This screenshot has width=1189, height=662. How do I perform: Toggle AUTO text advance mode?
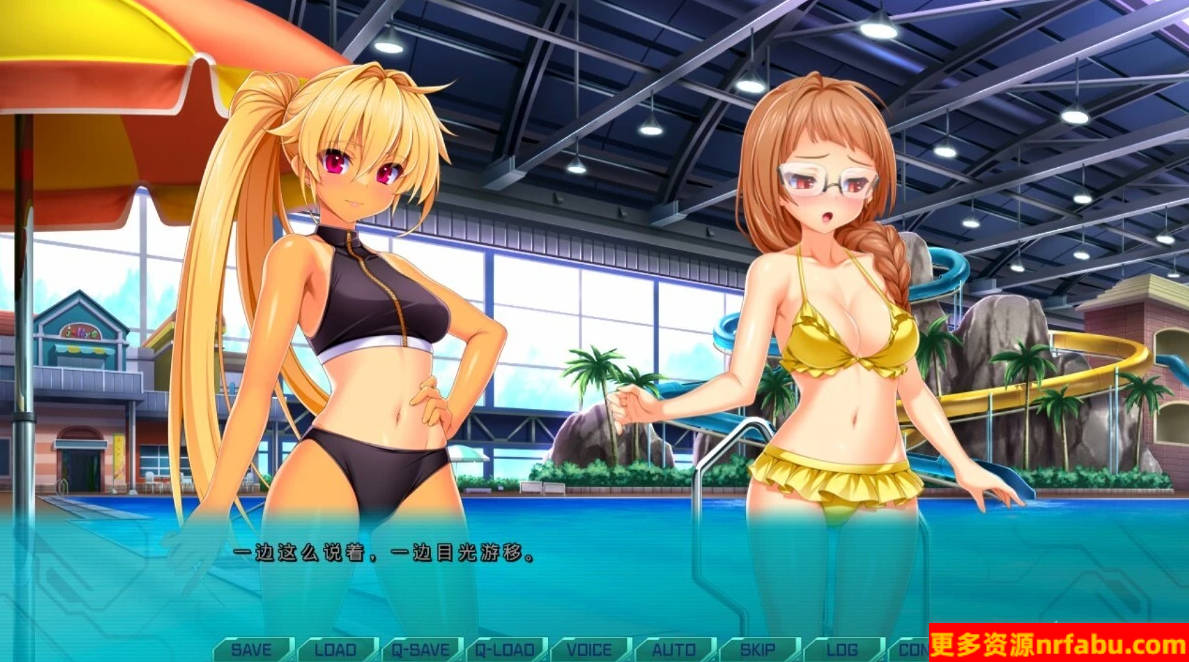pos(674,649)
